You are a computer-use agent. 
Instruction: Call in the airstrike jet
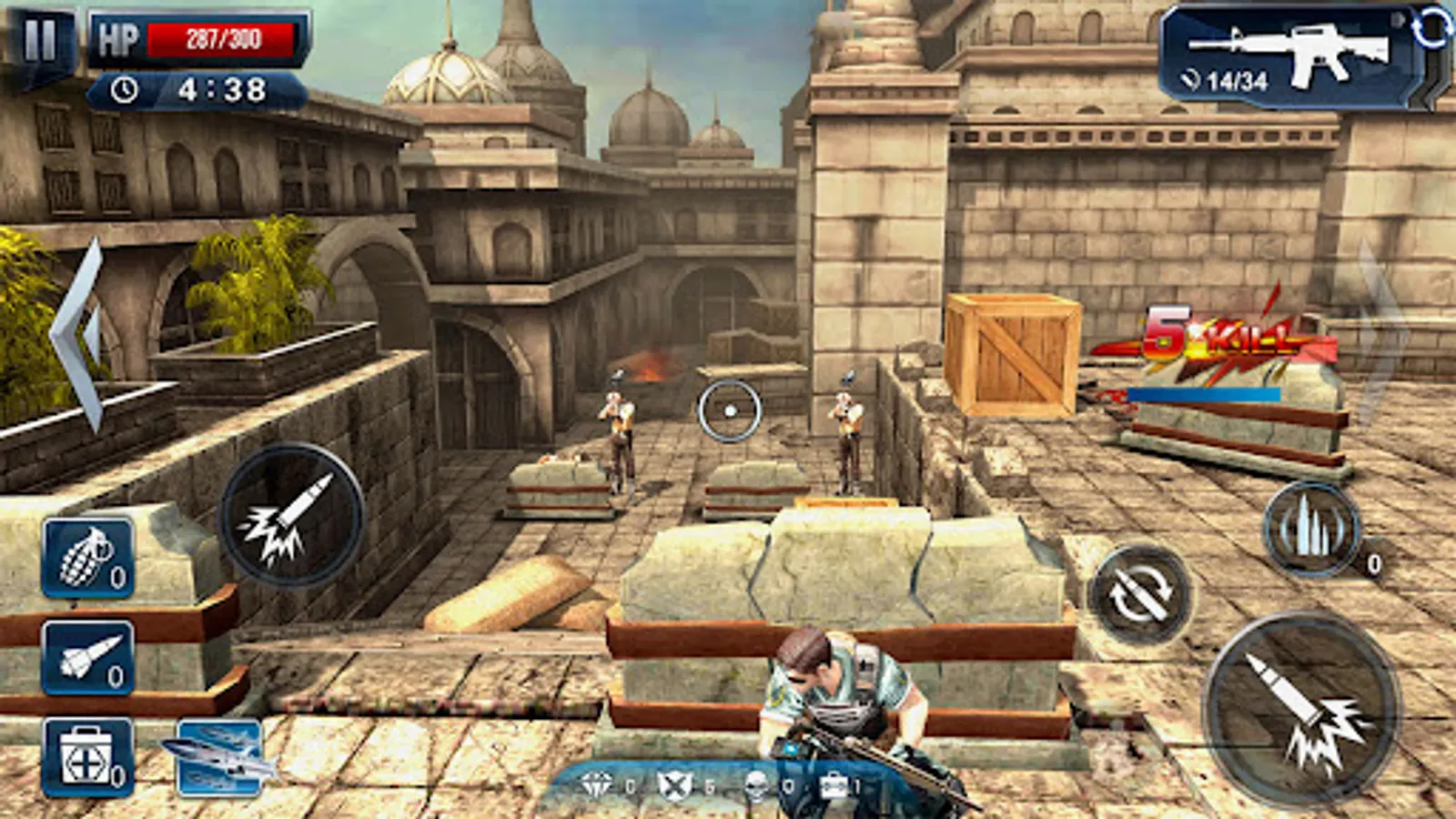(219, 758)
